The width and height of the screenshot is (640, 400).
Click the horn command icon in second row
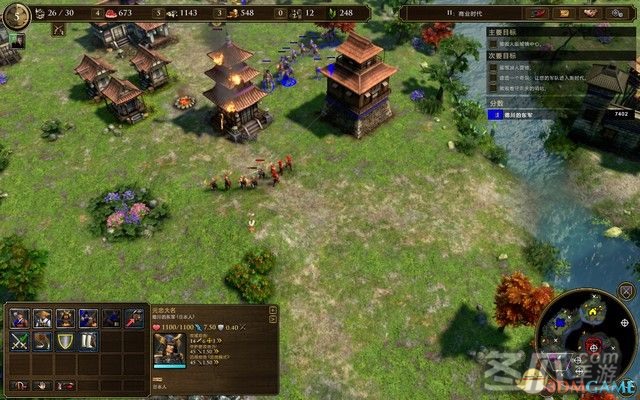(42, 341)
